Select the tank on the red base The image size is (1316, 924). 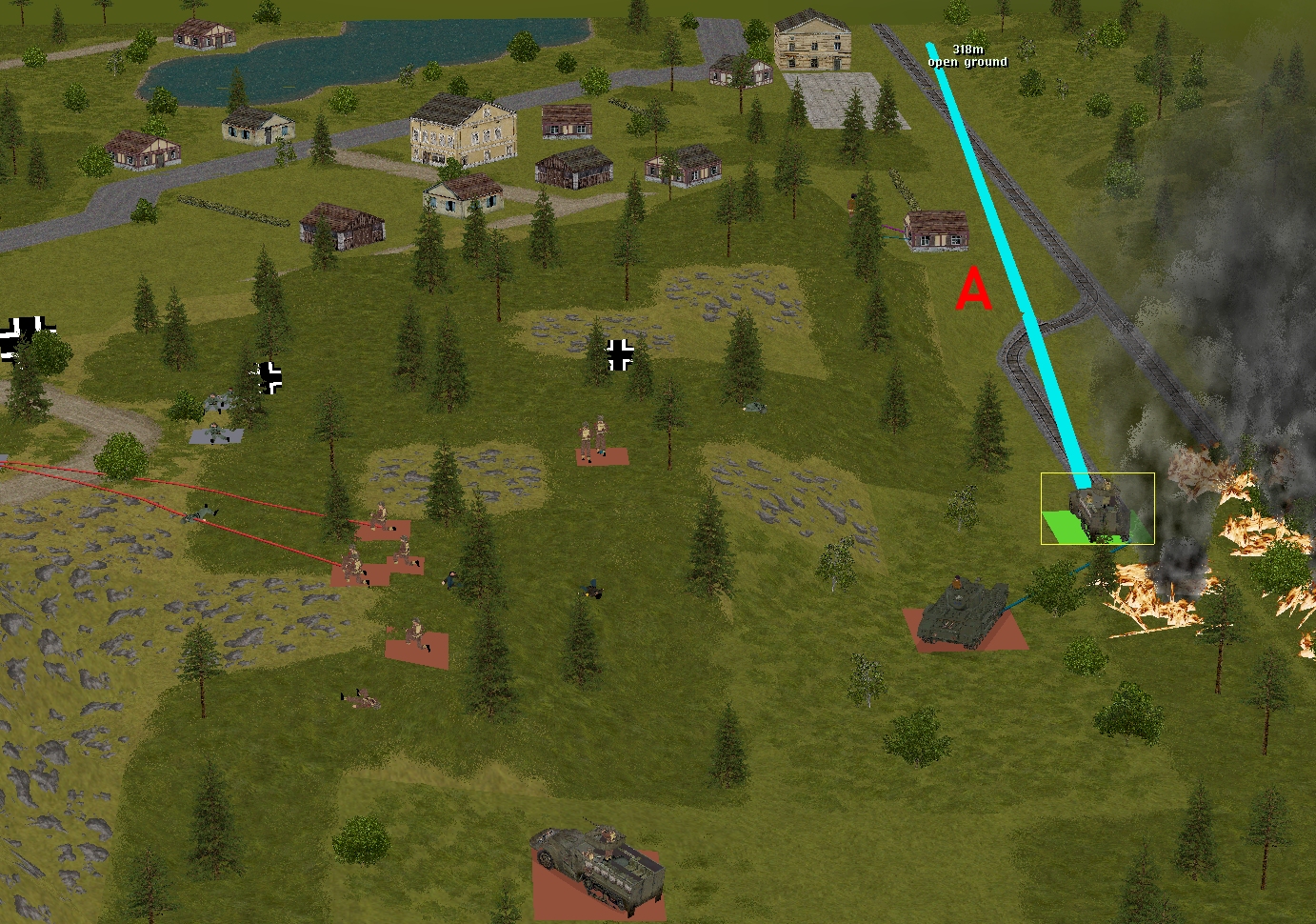(962, 613)
